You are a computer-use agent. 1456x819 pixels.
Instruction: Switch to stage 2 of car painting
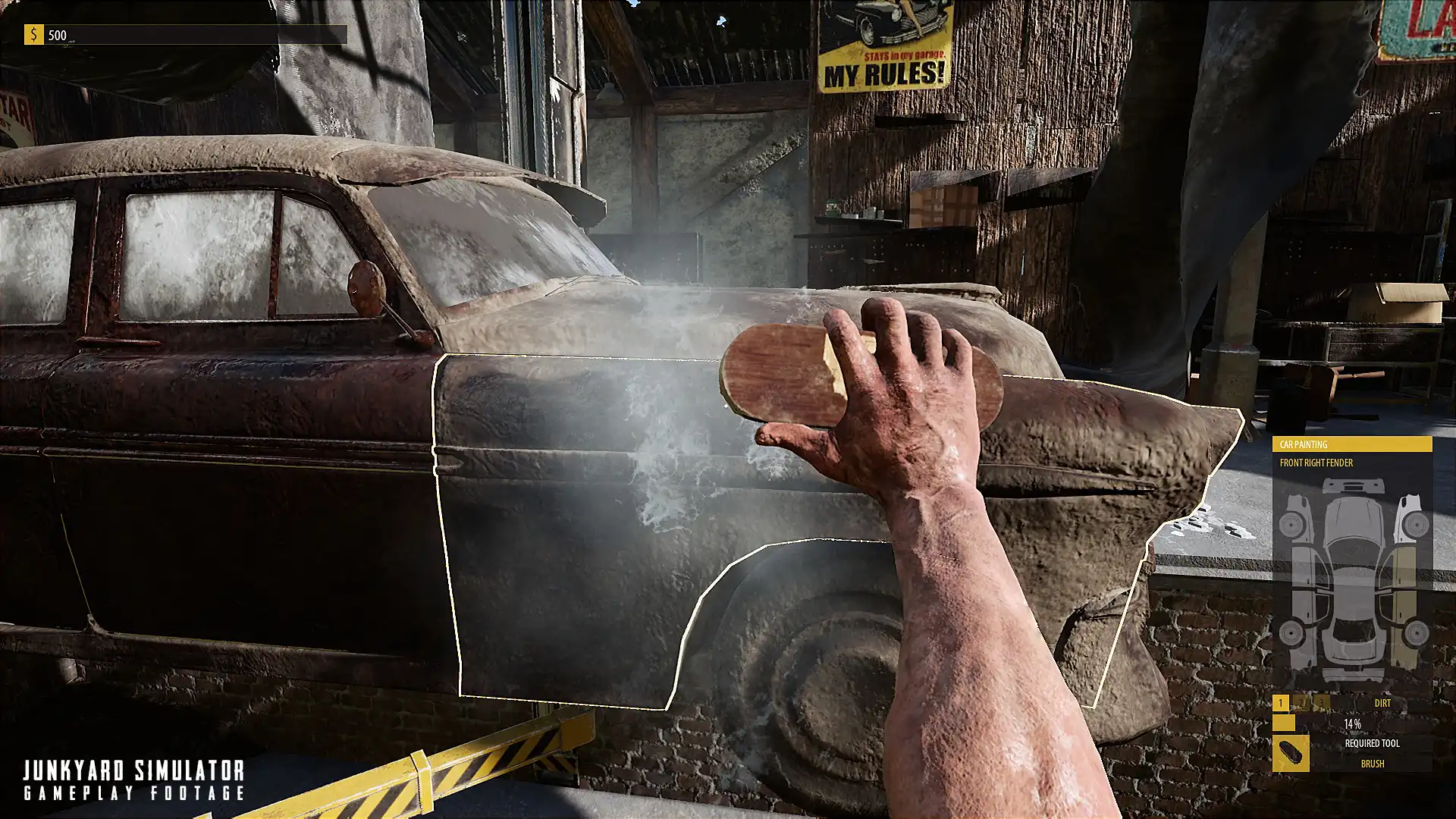point(1300,701)
